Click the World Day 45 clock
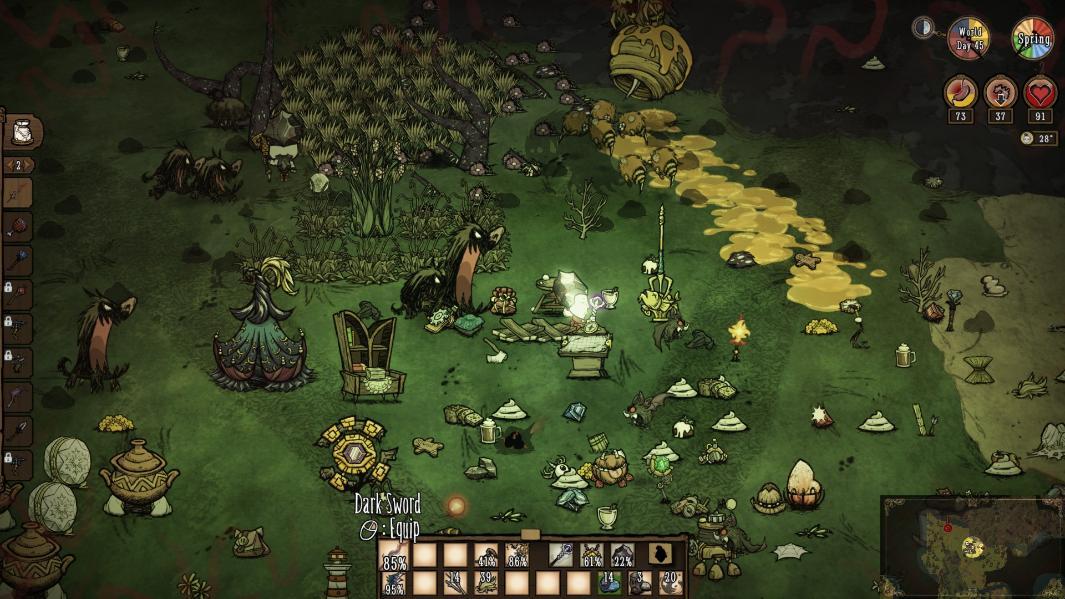 tap(968, 38)
